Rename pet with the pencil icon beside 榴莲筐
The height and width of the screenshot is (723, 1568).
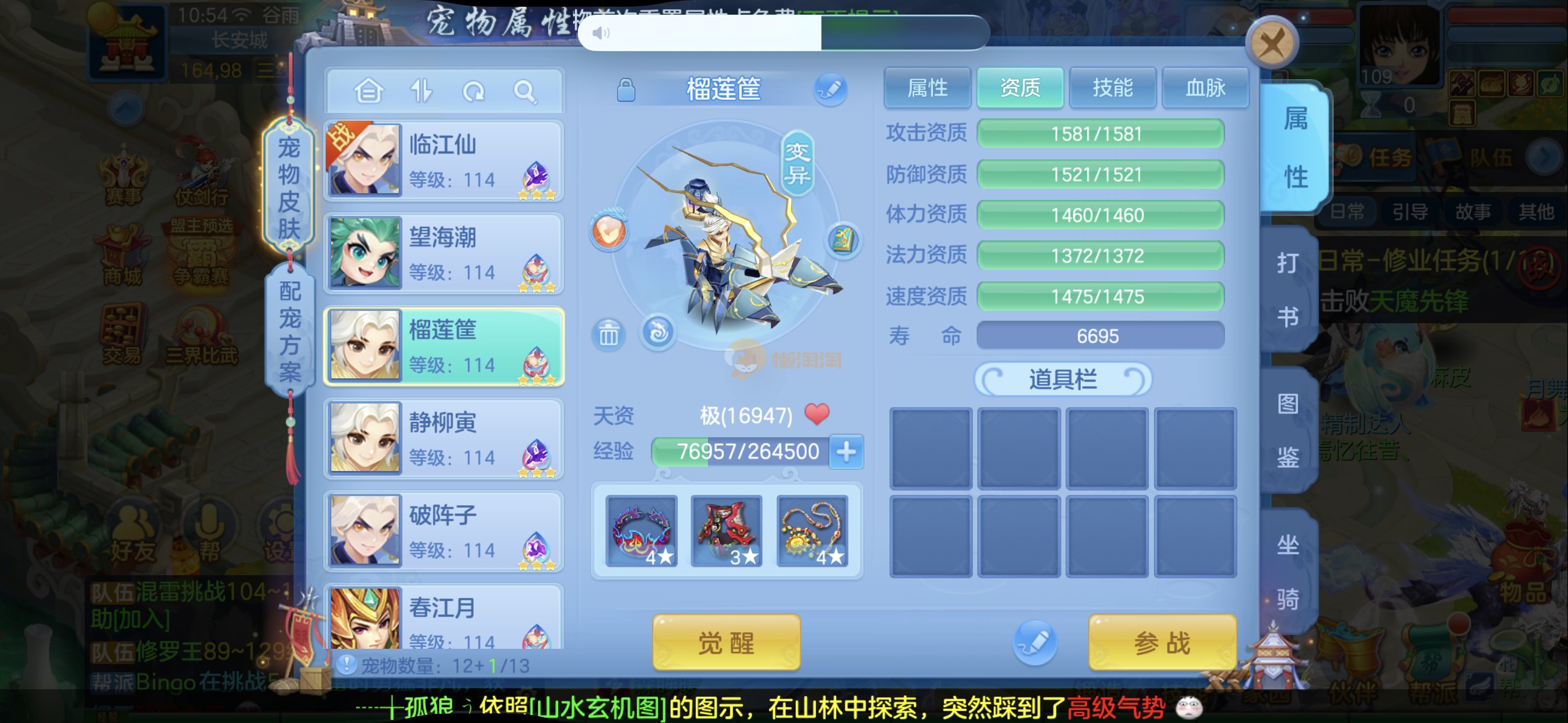[x=830, y=90]
